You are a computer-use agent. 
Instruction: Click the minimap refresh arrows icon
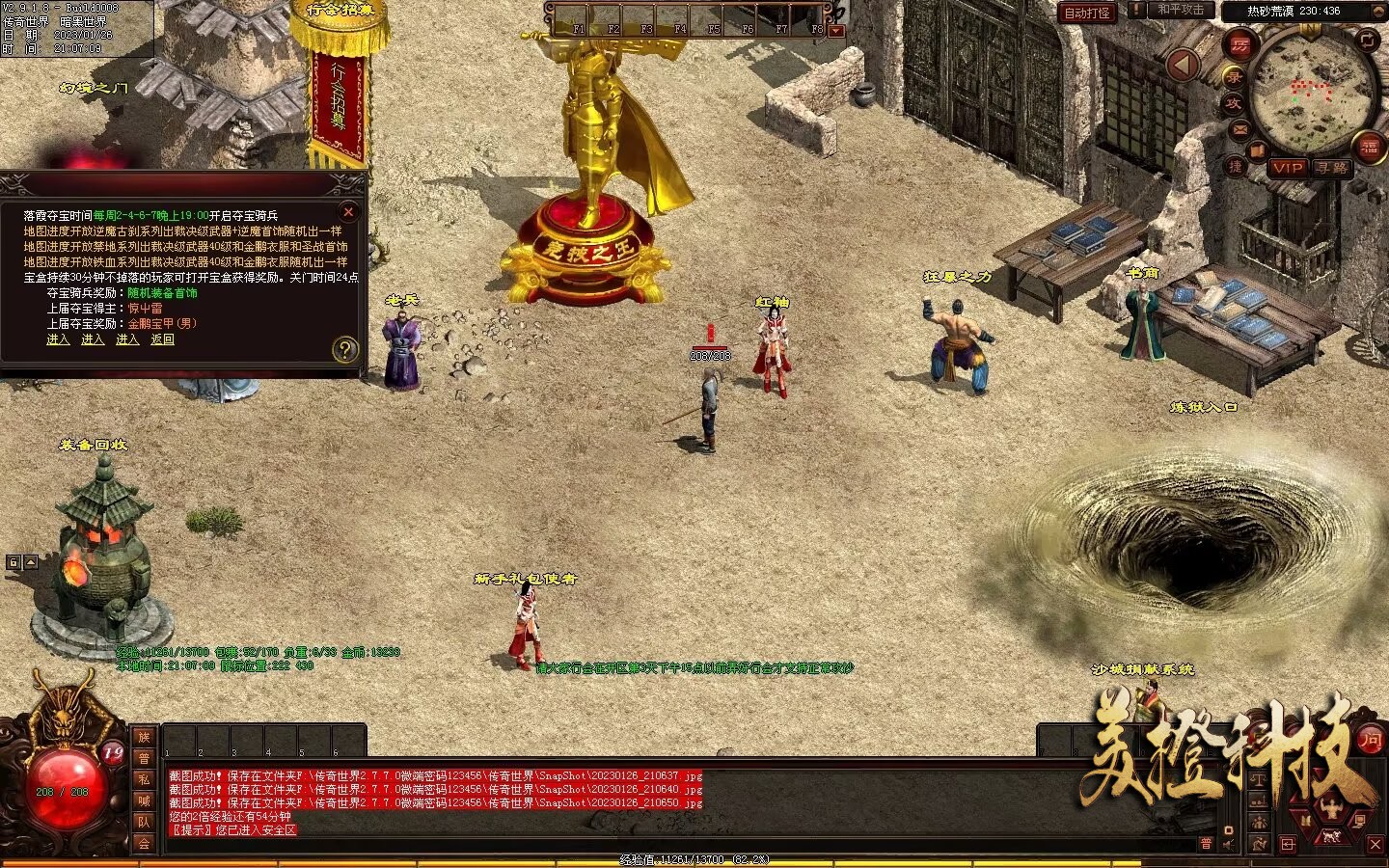coord(1368,40)
